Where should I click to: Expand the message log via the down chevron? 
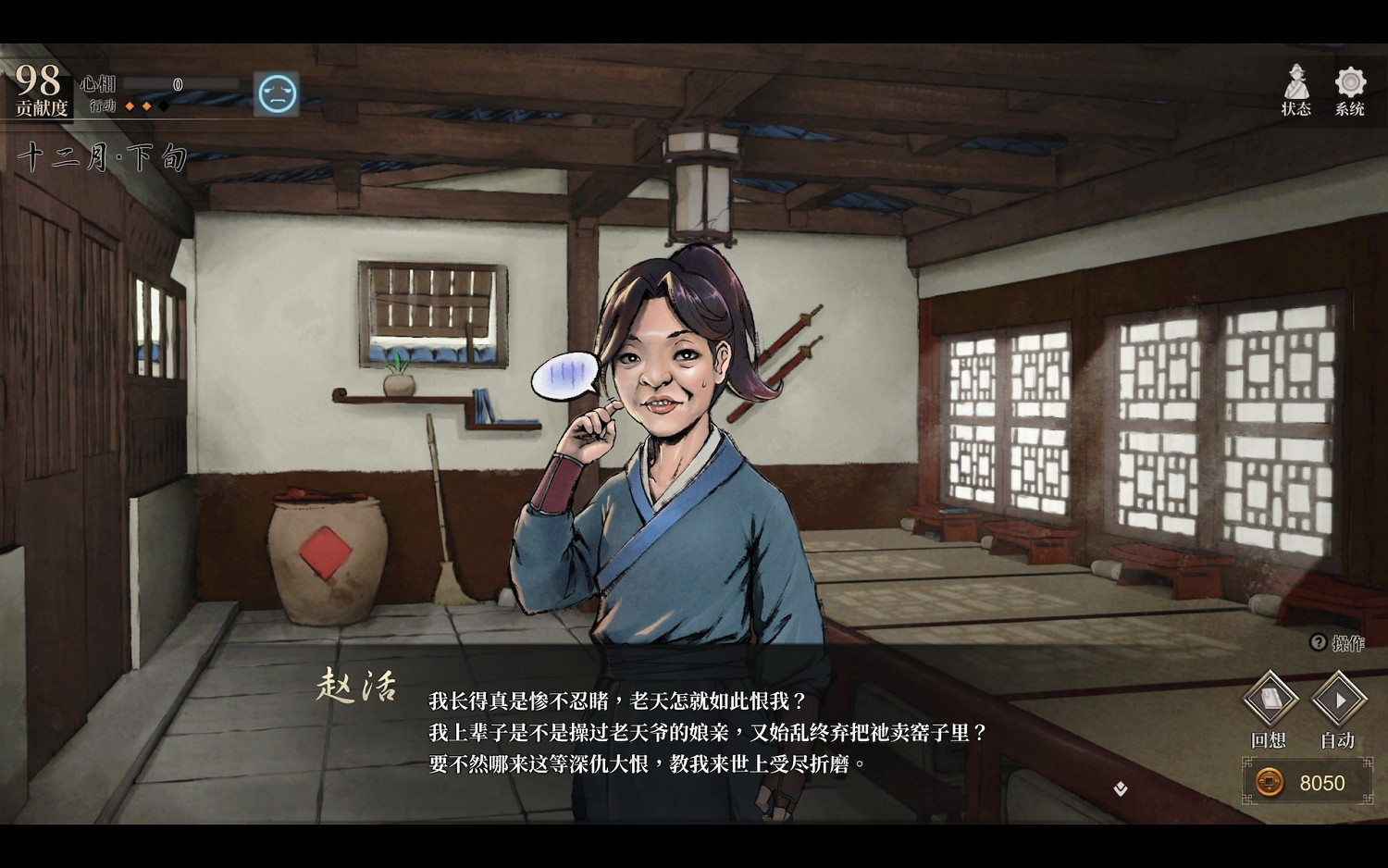(1121, 789)
